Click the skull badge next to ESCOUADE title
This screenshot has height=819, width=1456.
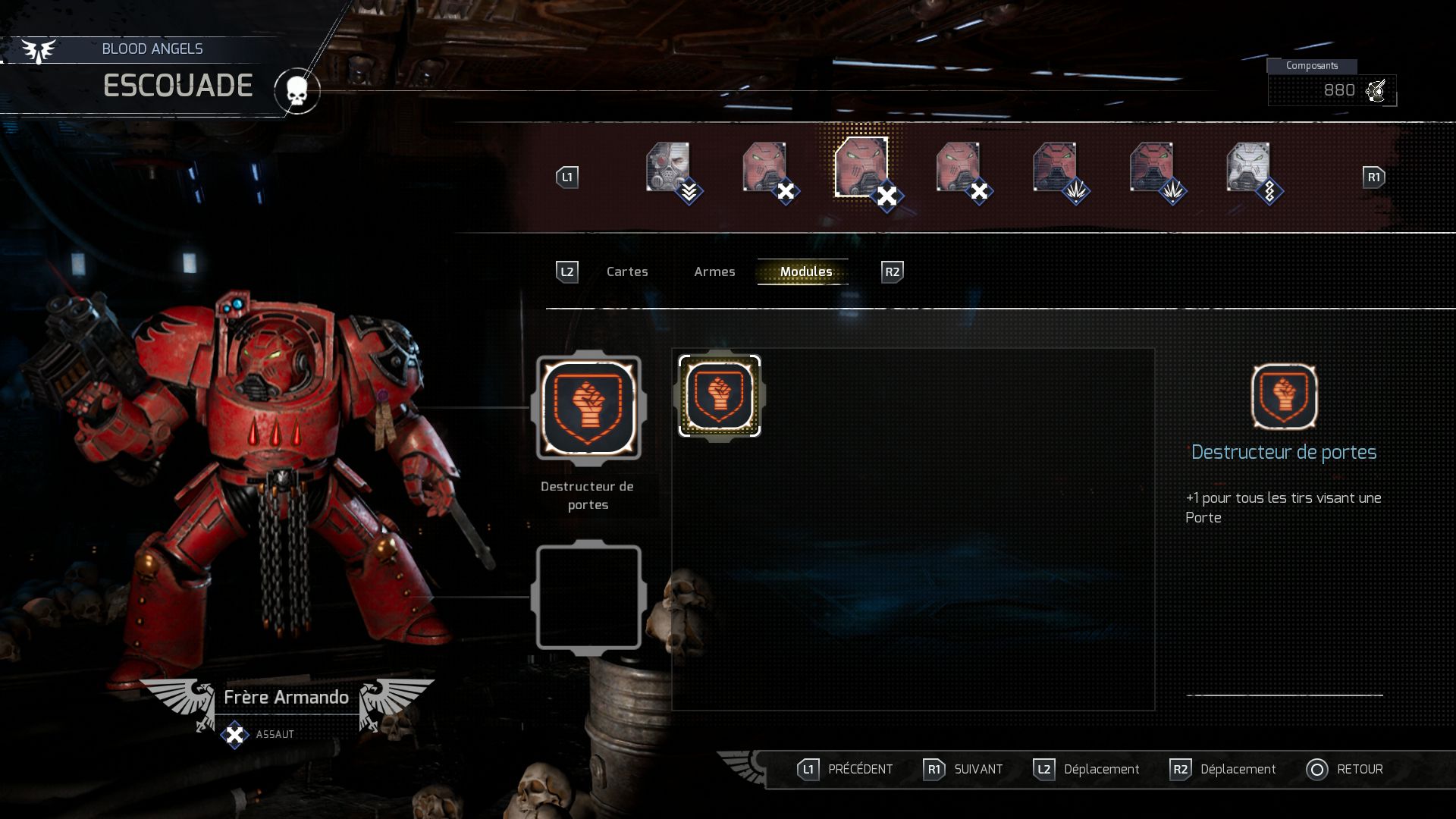pos(297,90)
